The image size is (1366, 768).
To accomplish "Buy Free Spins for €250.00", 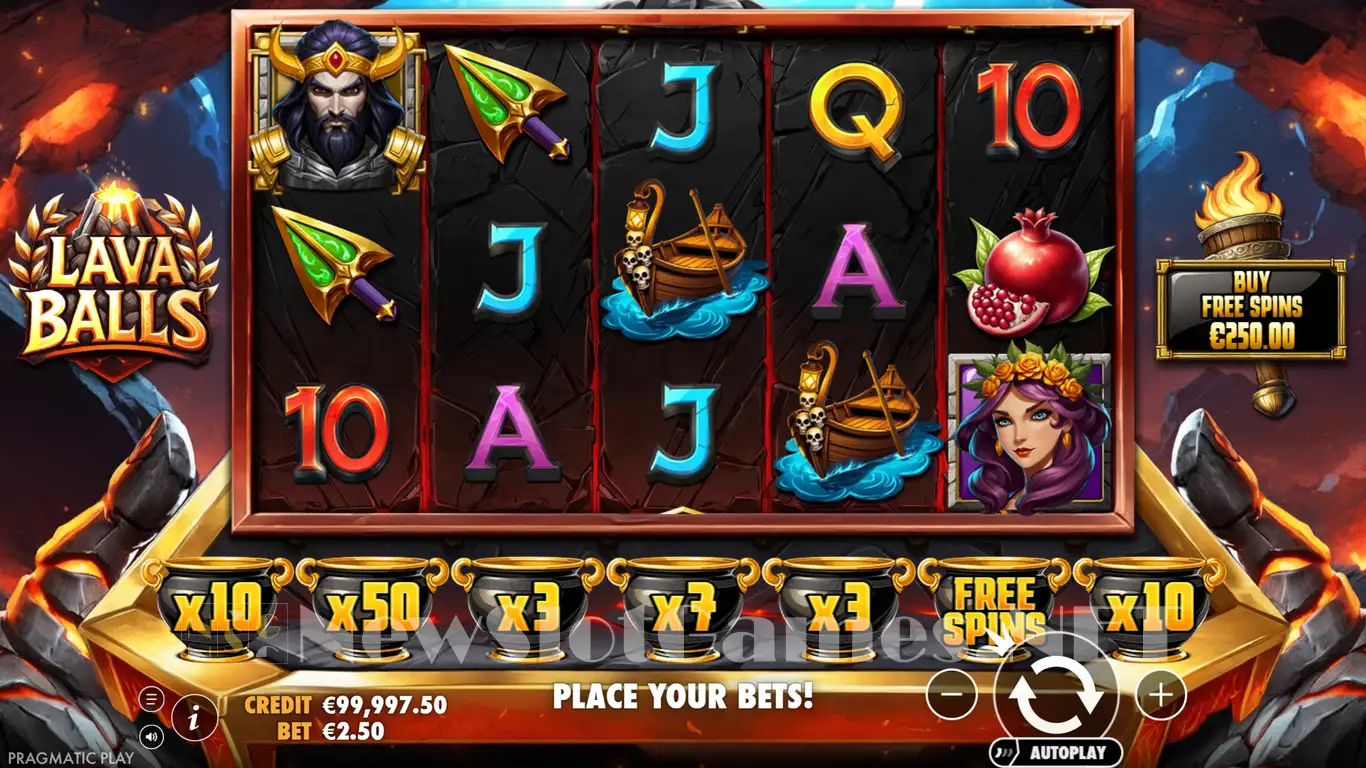I will 1250,310.
